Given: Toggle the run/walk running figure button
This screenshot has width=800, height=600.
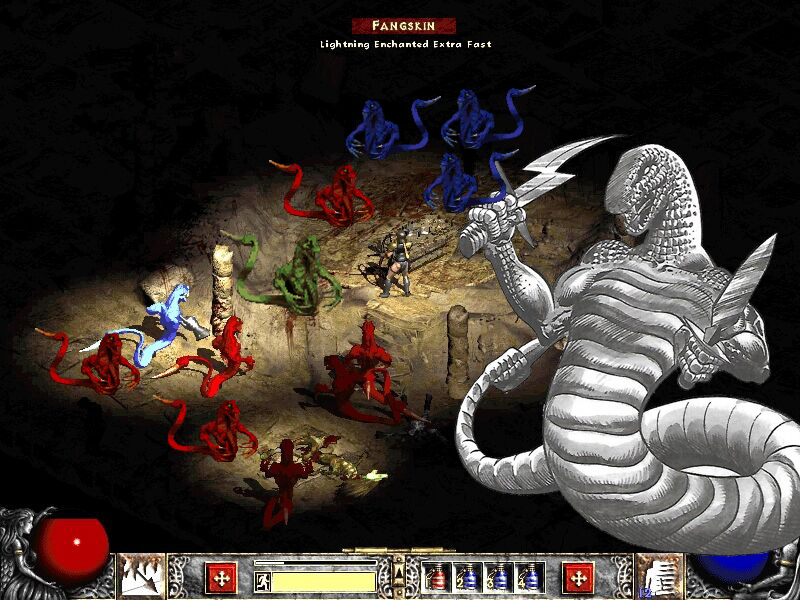Looking at the screenshot, I should click(260, 580).
